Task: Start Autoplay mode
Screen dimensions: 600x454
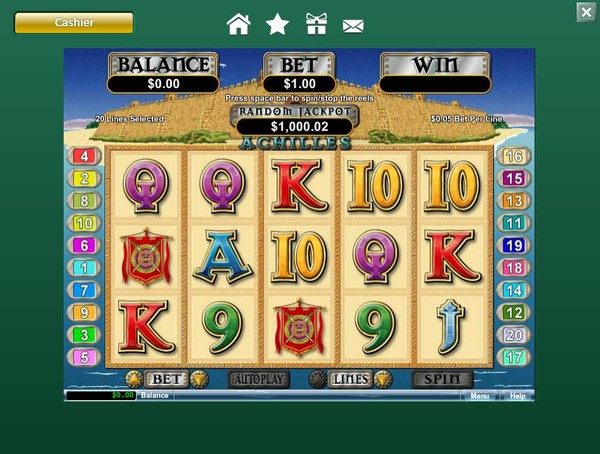Action: click(x=258, y=380)
